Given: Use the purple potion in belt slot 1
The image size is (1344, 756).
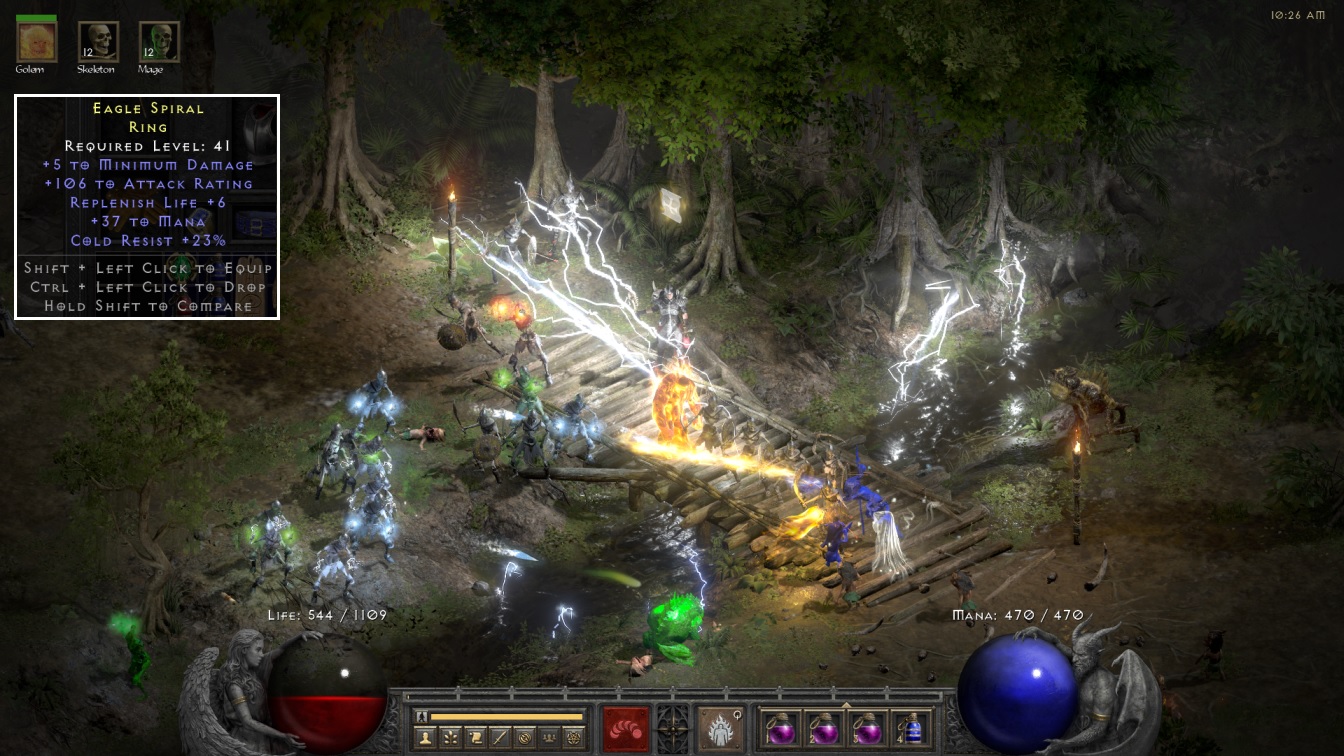Looking at the screenshot, I should [780, 728].
